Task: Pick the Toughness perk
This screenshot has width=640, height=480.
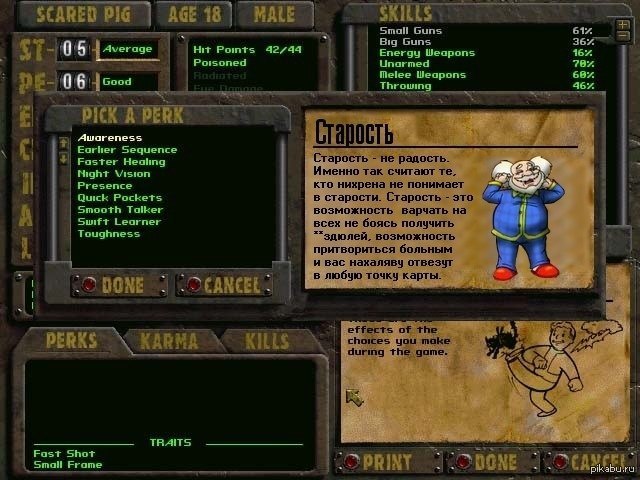Action: pos(111,234)
